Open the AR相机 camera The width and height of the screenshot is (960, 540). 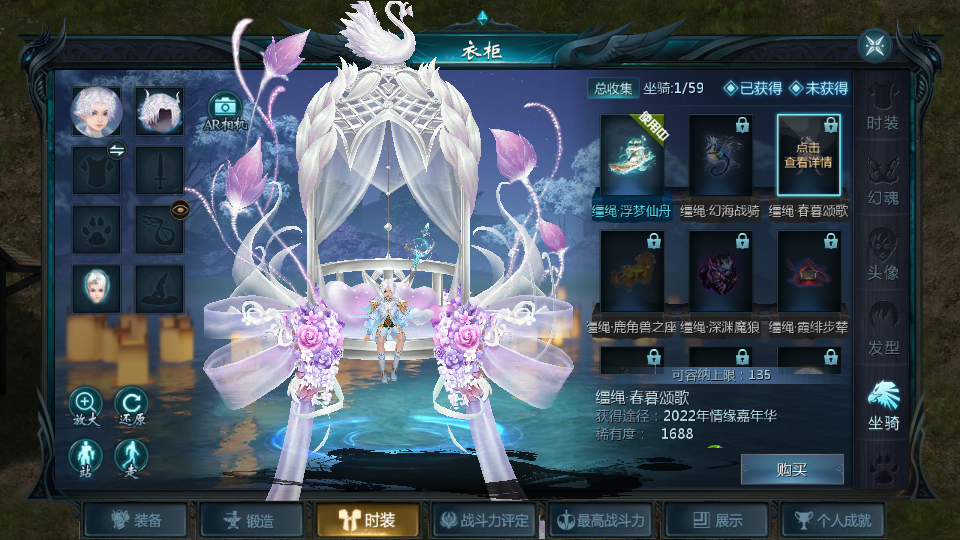click(225, 111)
